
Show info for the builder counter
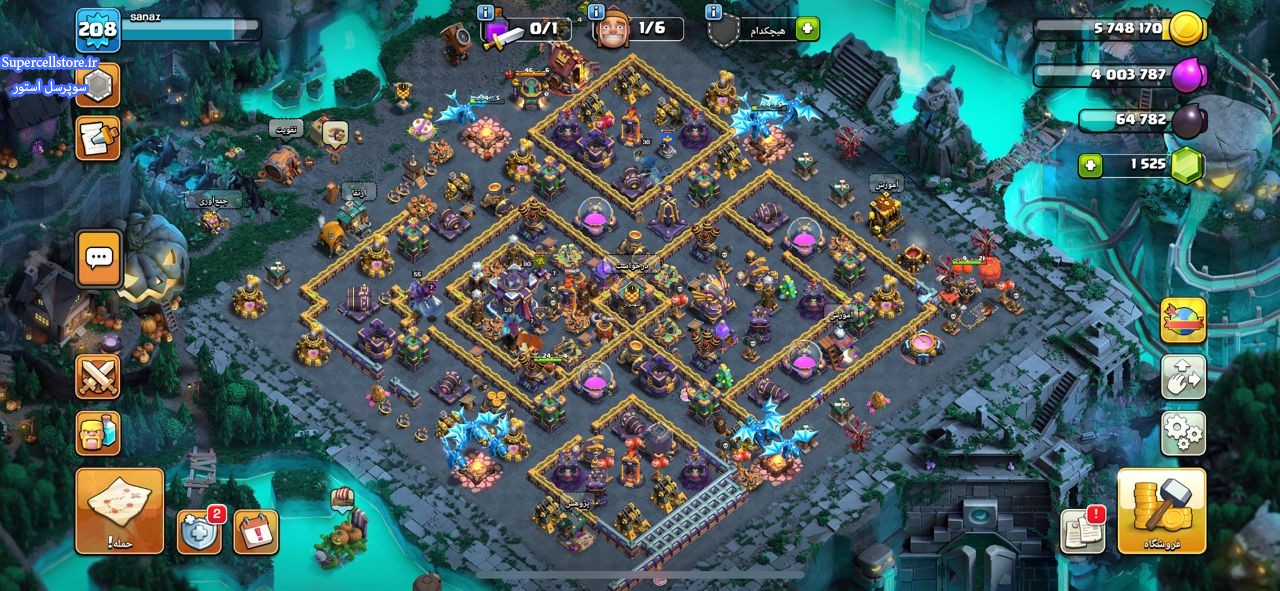coord(486,12)
